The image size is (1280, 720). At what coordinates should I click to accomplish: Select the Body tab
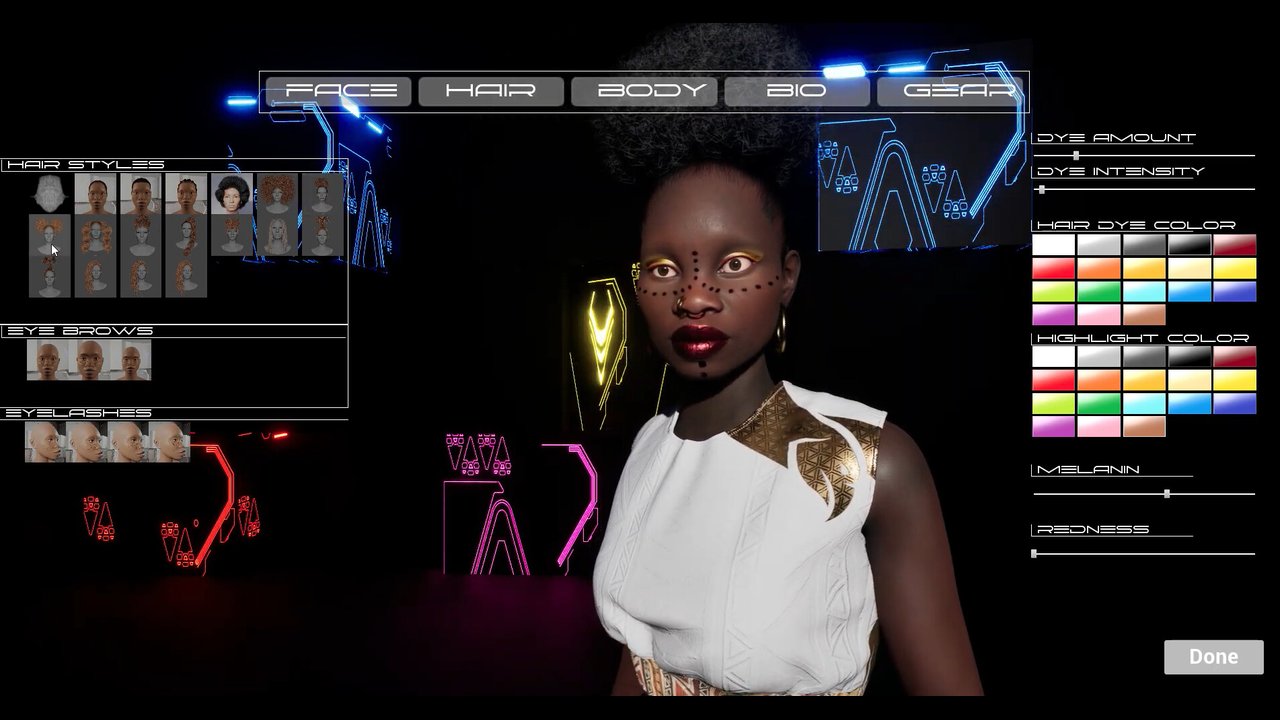644,91
